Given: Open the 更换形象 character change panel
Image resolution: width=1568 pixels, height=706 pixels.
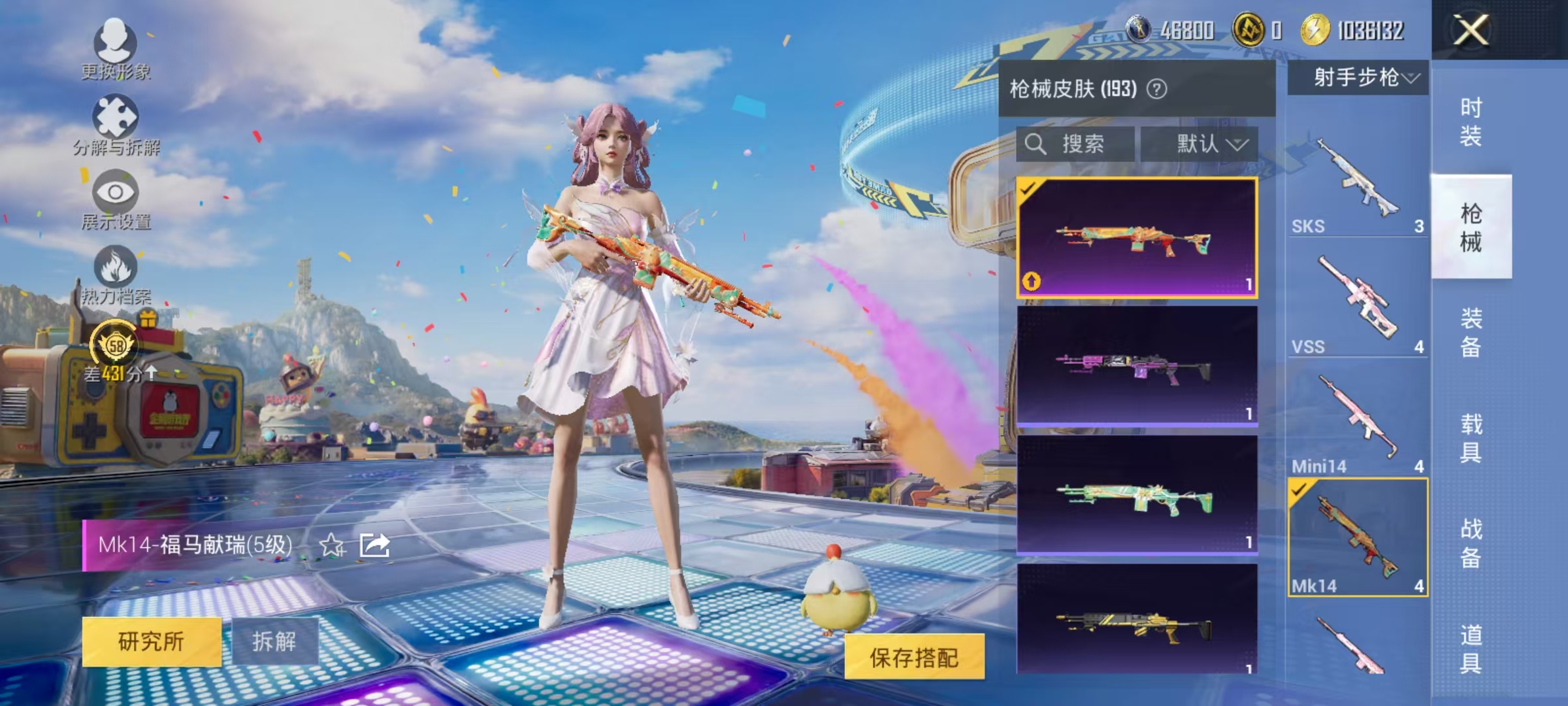Looking at the screenshot, I should coord(116,46).
